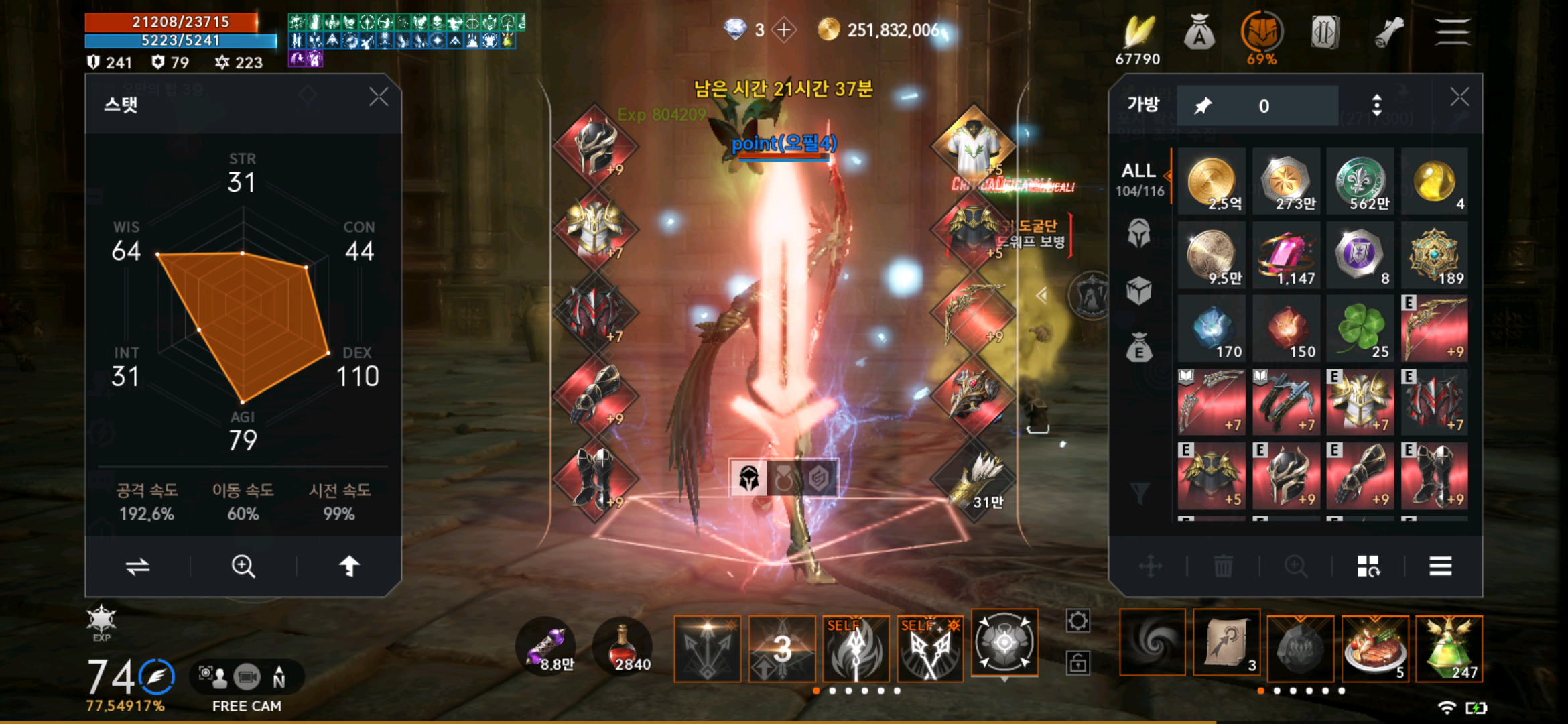Click the magnifier detail button in stat panel

(243, 566)
